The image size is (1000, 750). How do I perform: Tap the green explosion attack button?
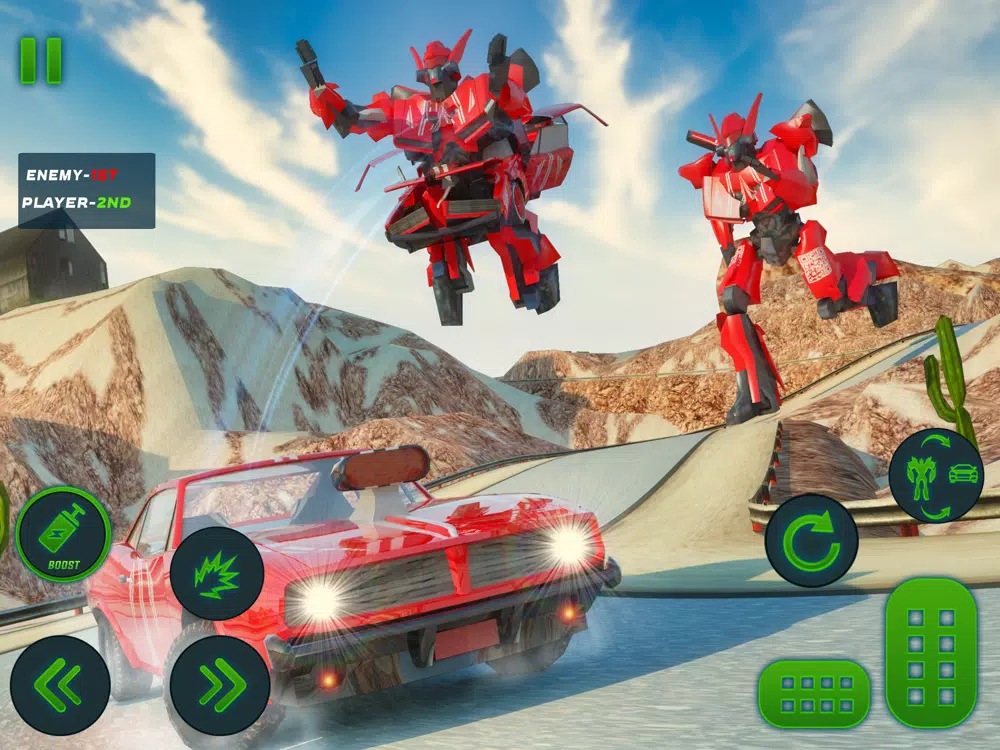pyautogui.click(x=217, y=573)
